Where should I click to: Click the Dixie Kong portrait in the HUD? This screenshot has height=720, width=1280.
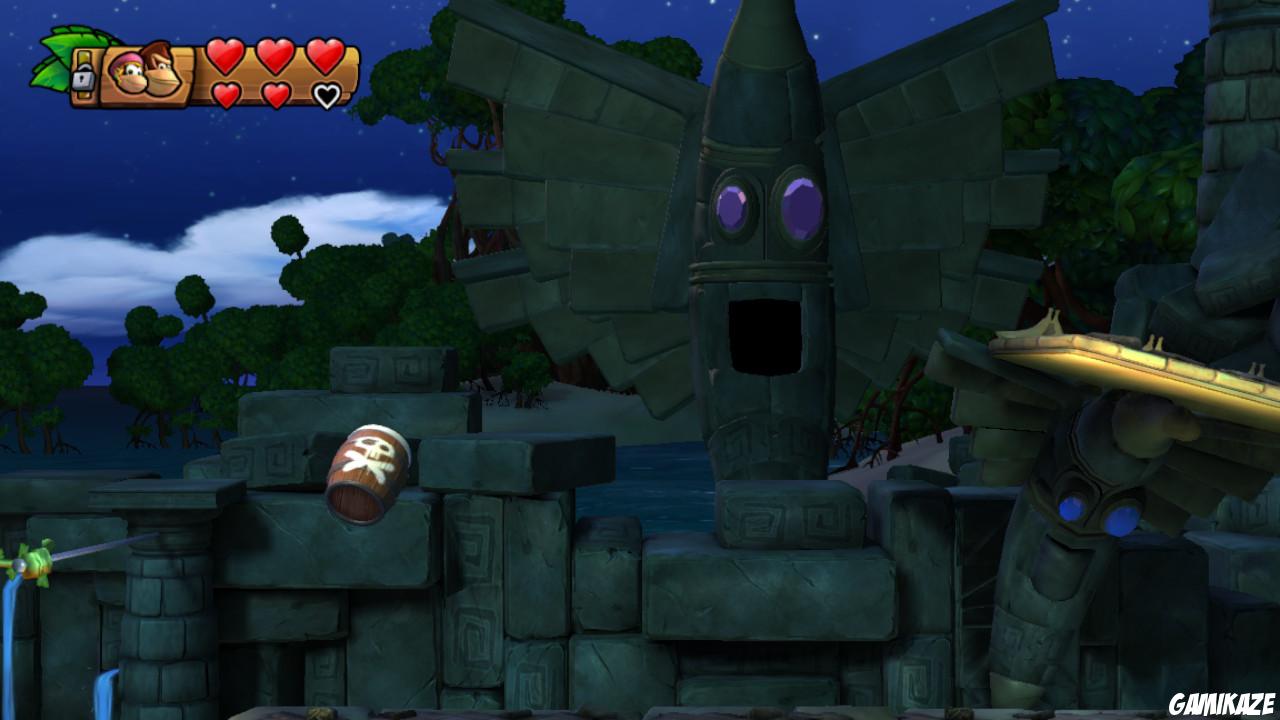[128, 73]
